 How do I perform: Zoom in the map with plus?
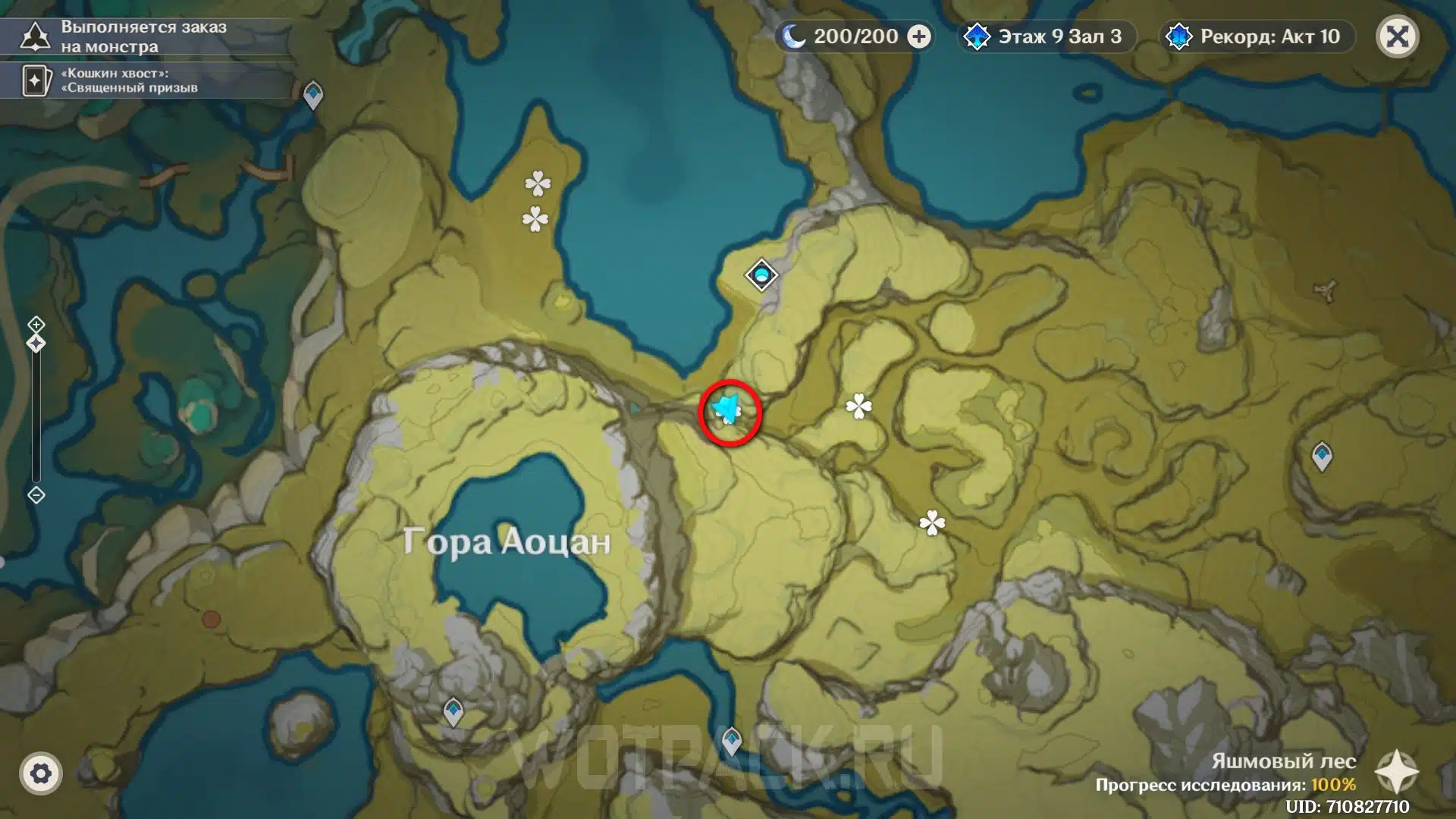(x=36, y=325)
